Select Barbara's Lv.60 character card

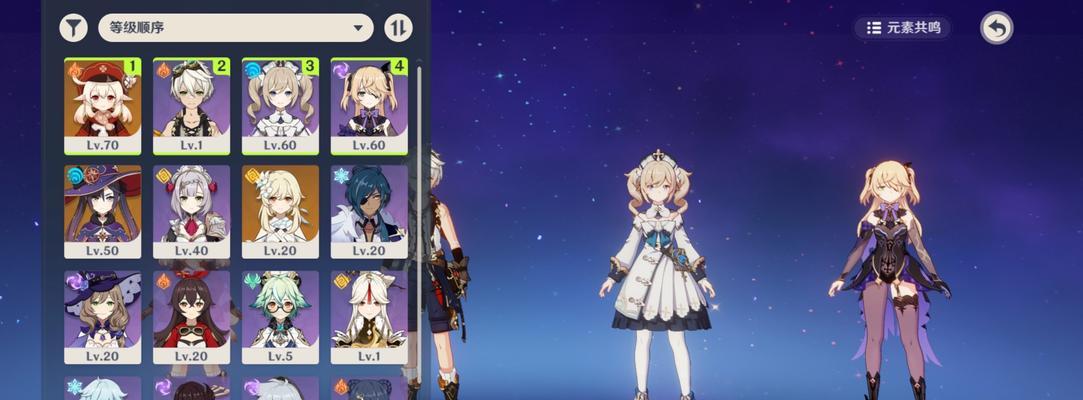(x=280, y=105)
